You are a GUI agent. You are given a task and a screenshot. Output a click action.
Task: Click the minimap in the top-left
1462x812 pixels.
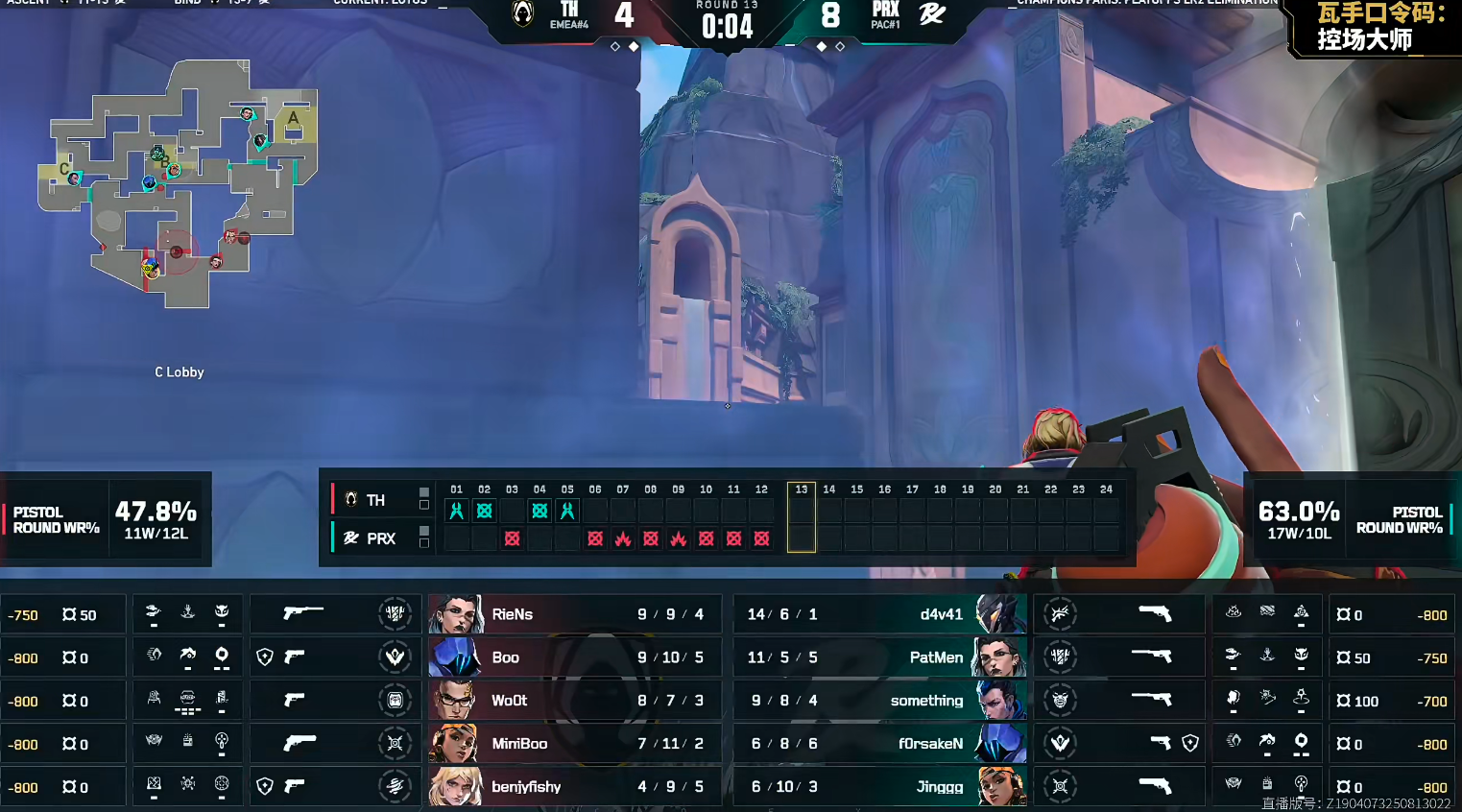tap(179, 184)
